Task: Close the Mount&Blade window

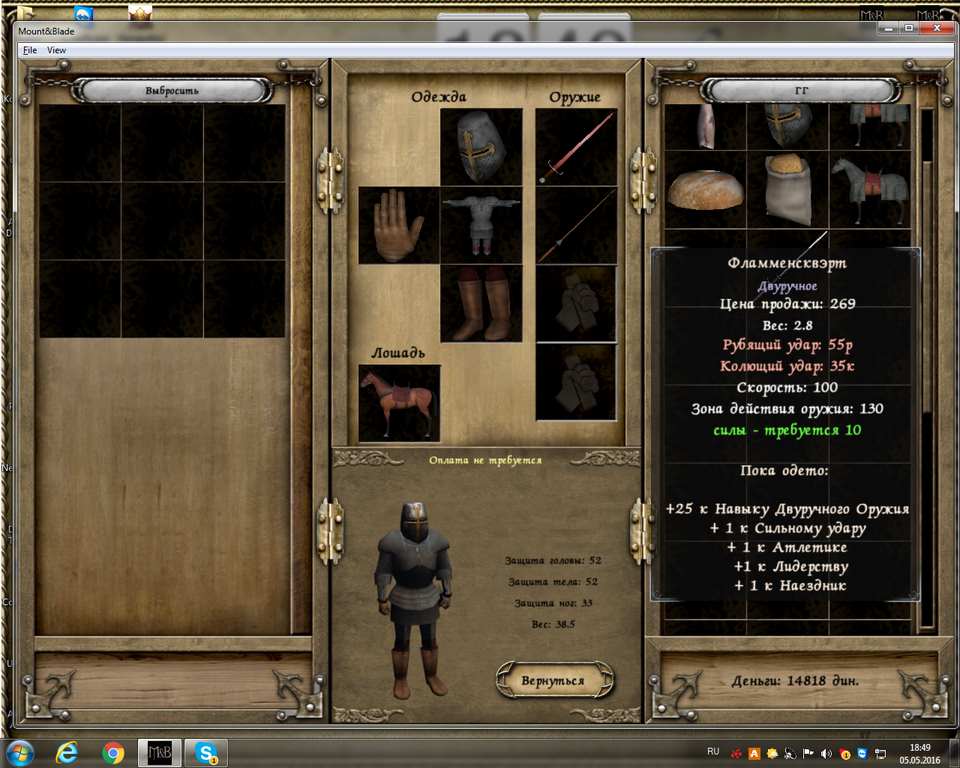Action: point(938,28)
